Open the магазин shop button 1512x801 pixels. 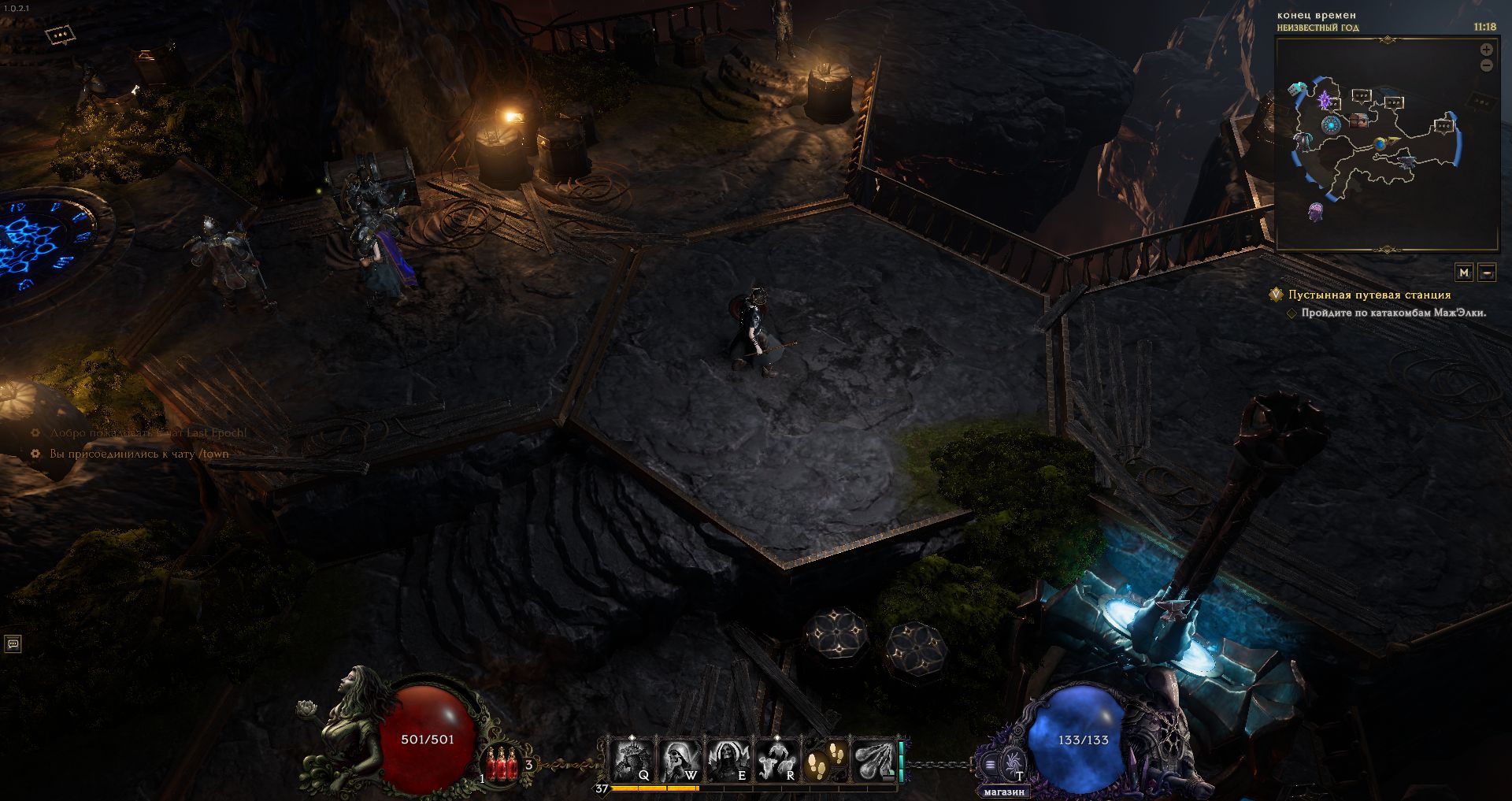(x=1003, y=792)
